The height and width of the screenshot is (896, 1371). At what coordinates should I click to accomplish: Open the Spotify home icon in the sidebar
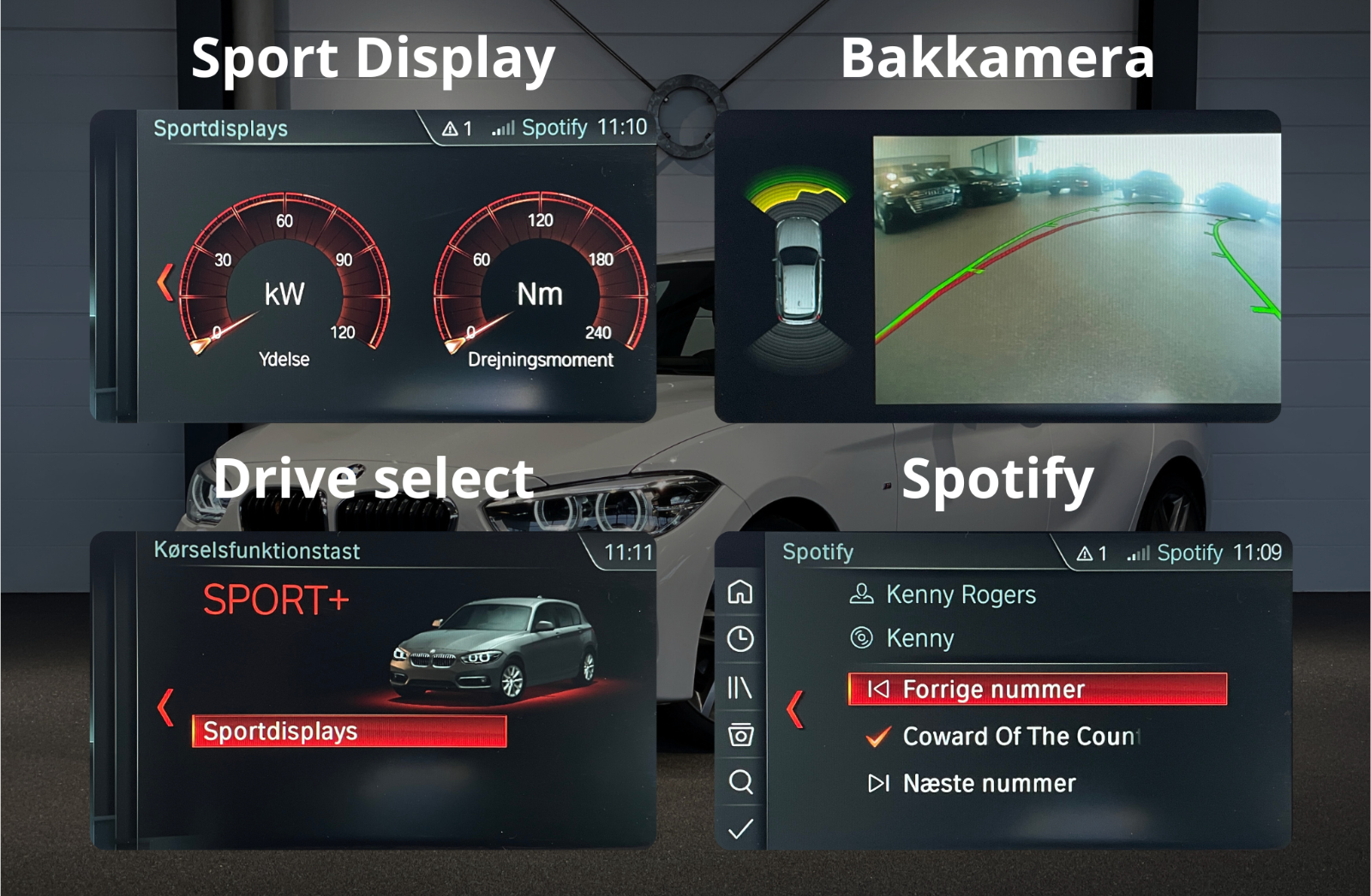740,592
